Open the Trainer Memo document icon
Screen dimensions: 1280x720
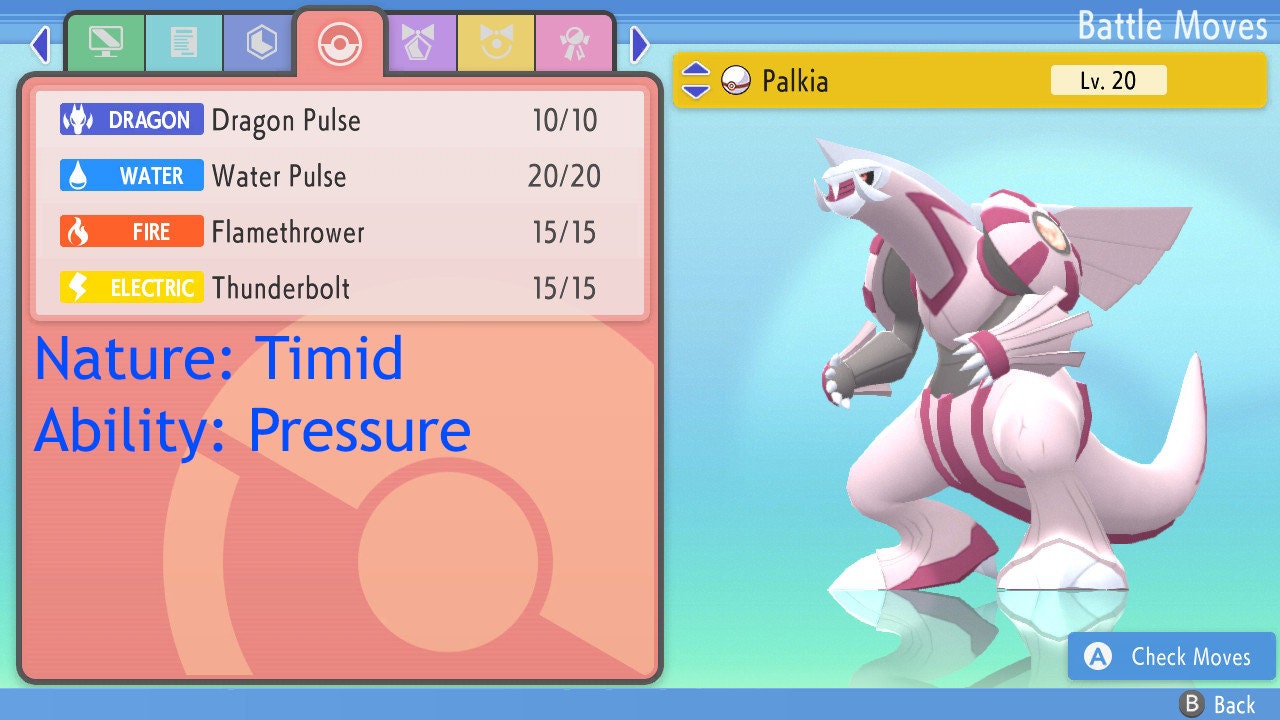182,43
